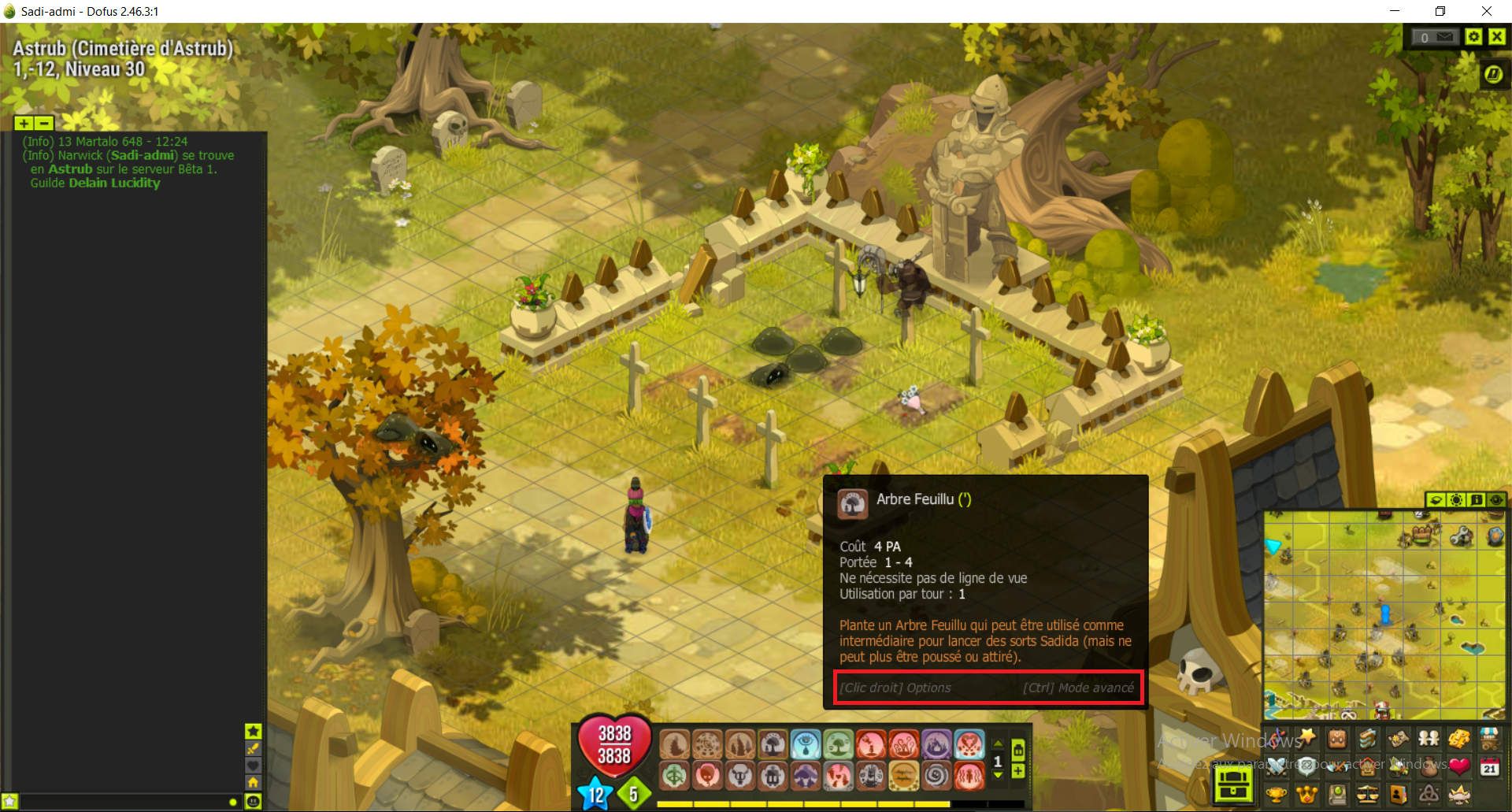Image resolution: width=1512 pixels, height=812 pixels.
Task: Open the calendar almanax icon
Action: 1489,766
